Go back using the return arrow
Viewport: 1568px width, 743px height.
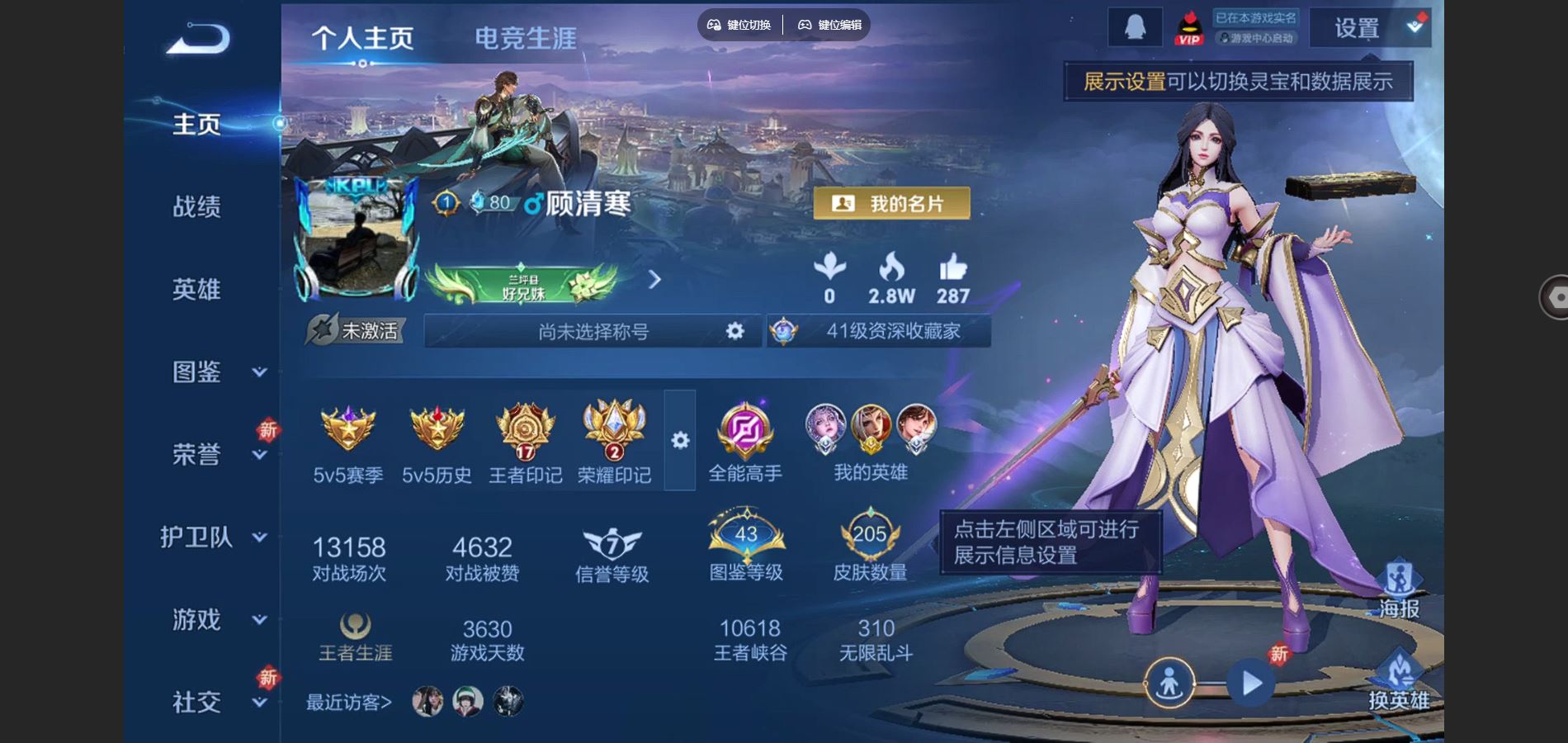click(x=198, y=39)
